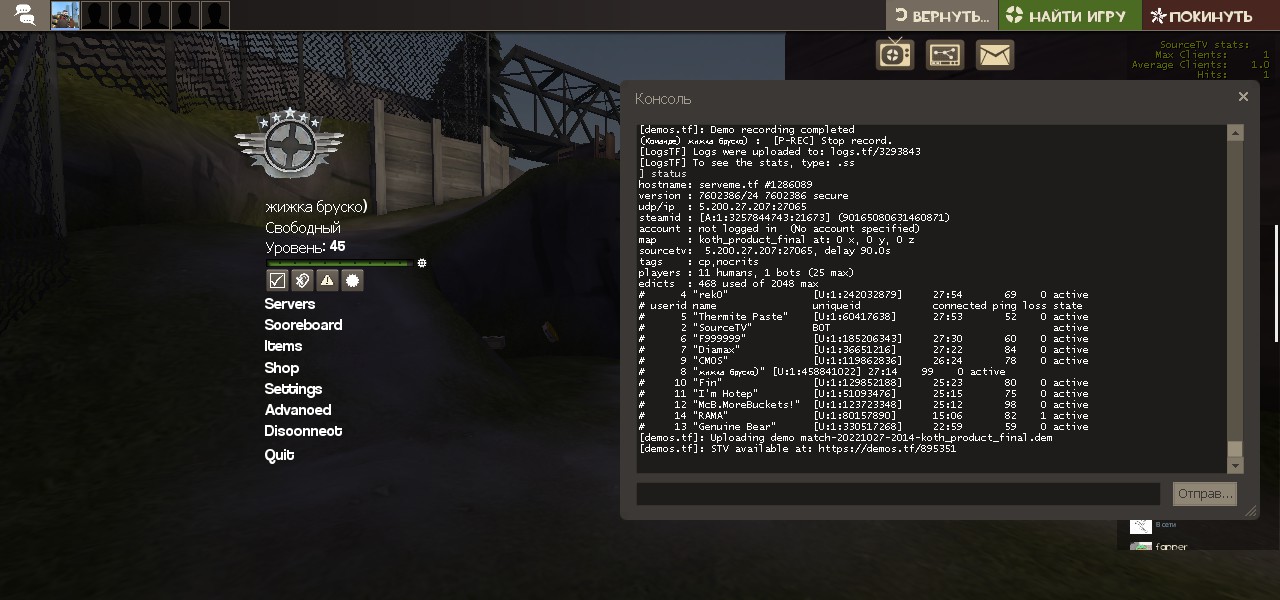This screenshot has width=1280, height=600.
Task: Open the Items menu
Action: 283,346
